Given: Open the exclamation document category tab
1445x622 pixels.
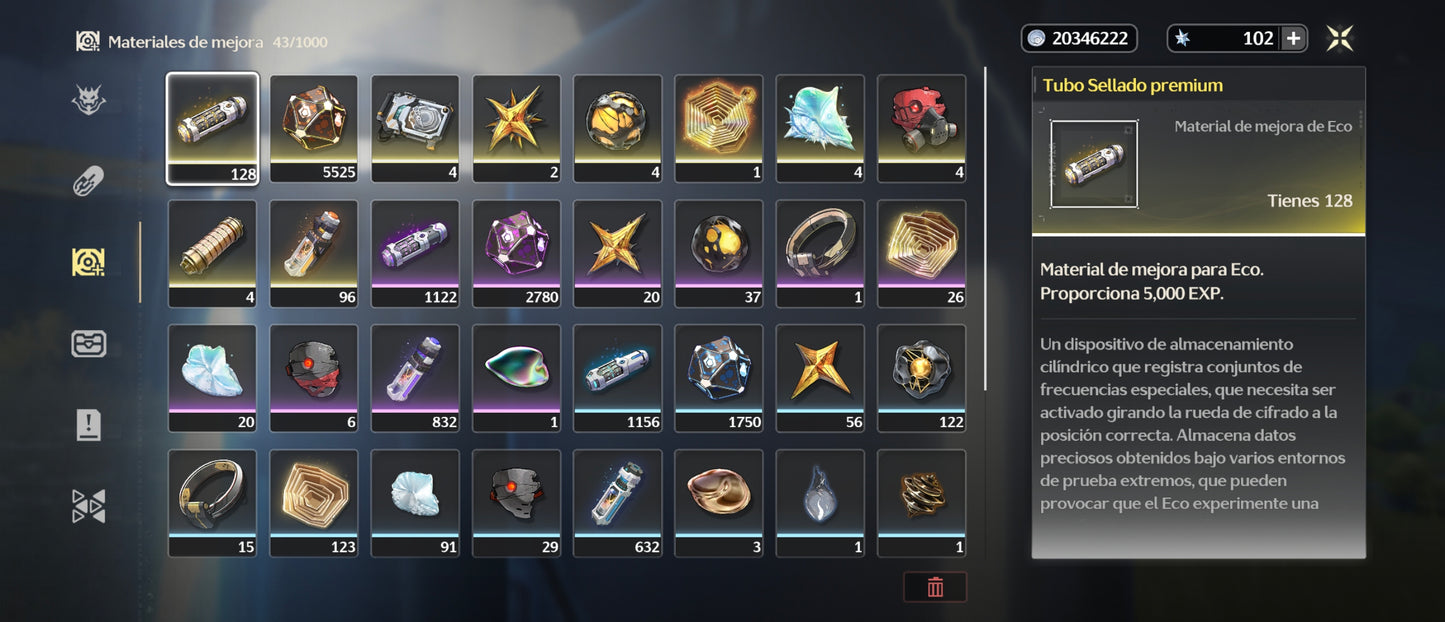Looking at the screenshot, I should [89, 425].
